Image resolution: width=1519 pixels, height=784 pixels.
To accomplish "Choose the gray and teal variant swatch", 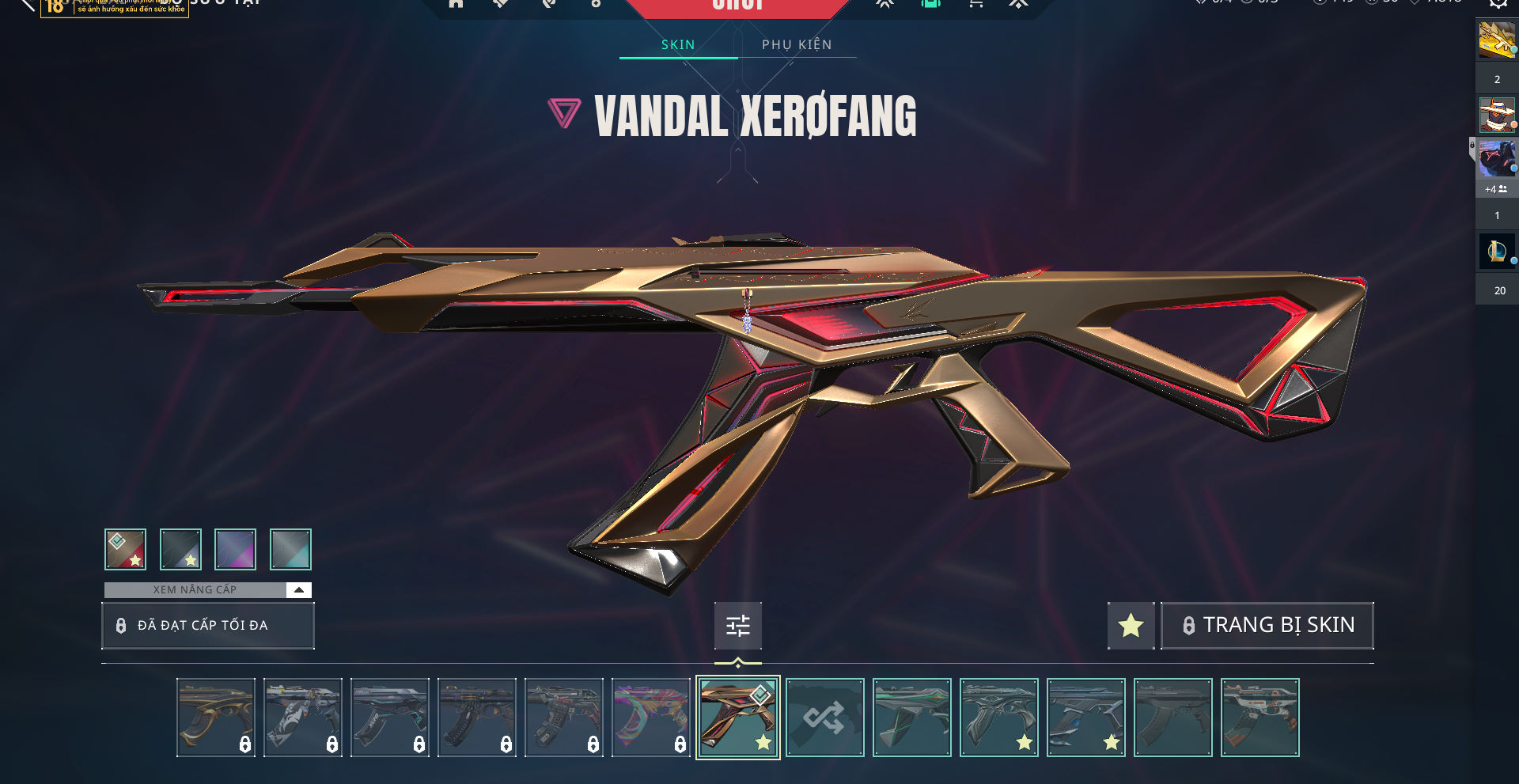I will tap(290, 550).
